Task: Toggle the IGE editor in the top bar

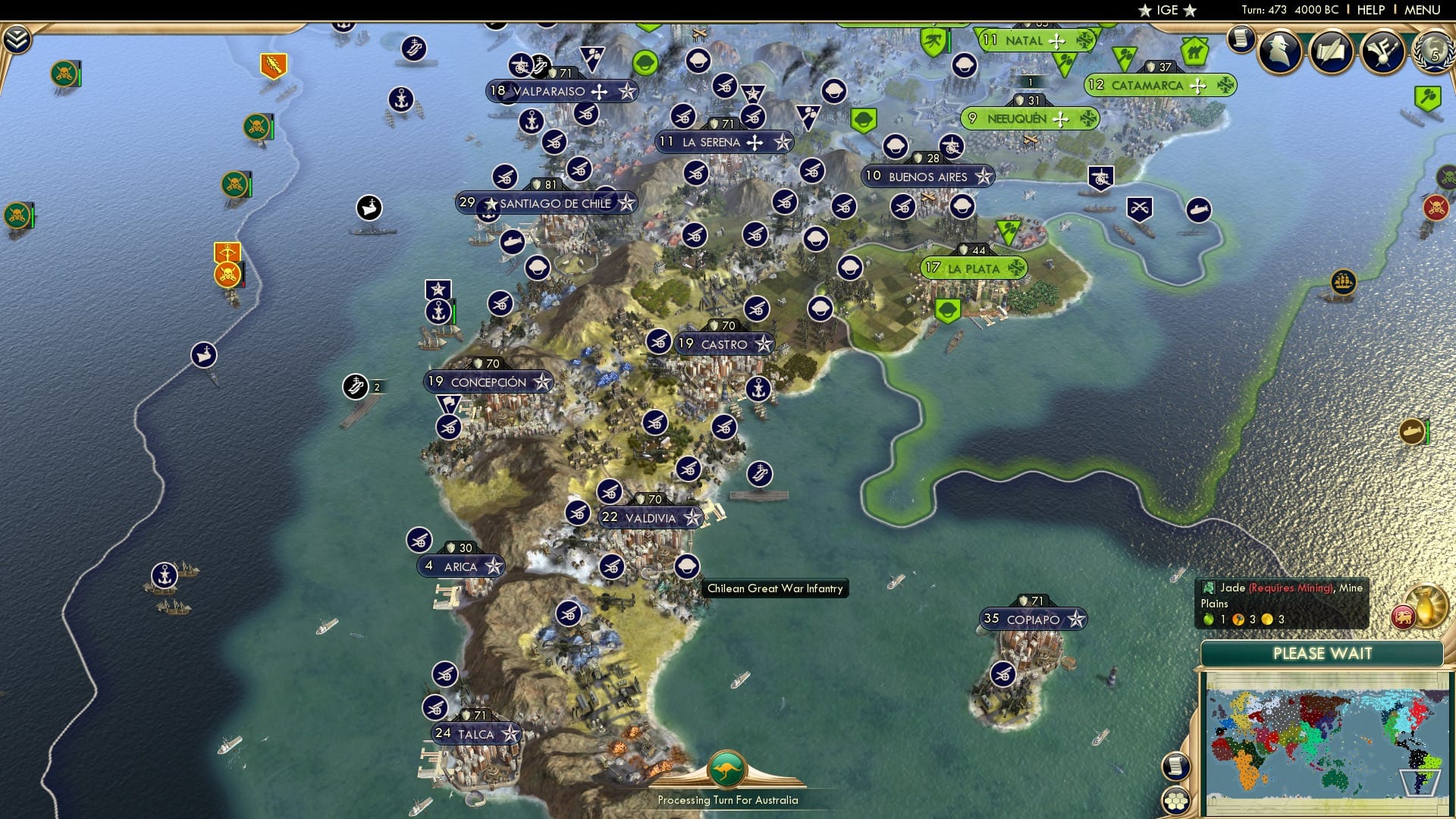Action: pyautogui.click(x=1168, y=10)
